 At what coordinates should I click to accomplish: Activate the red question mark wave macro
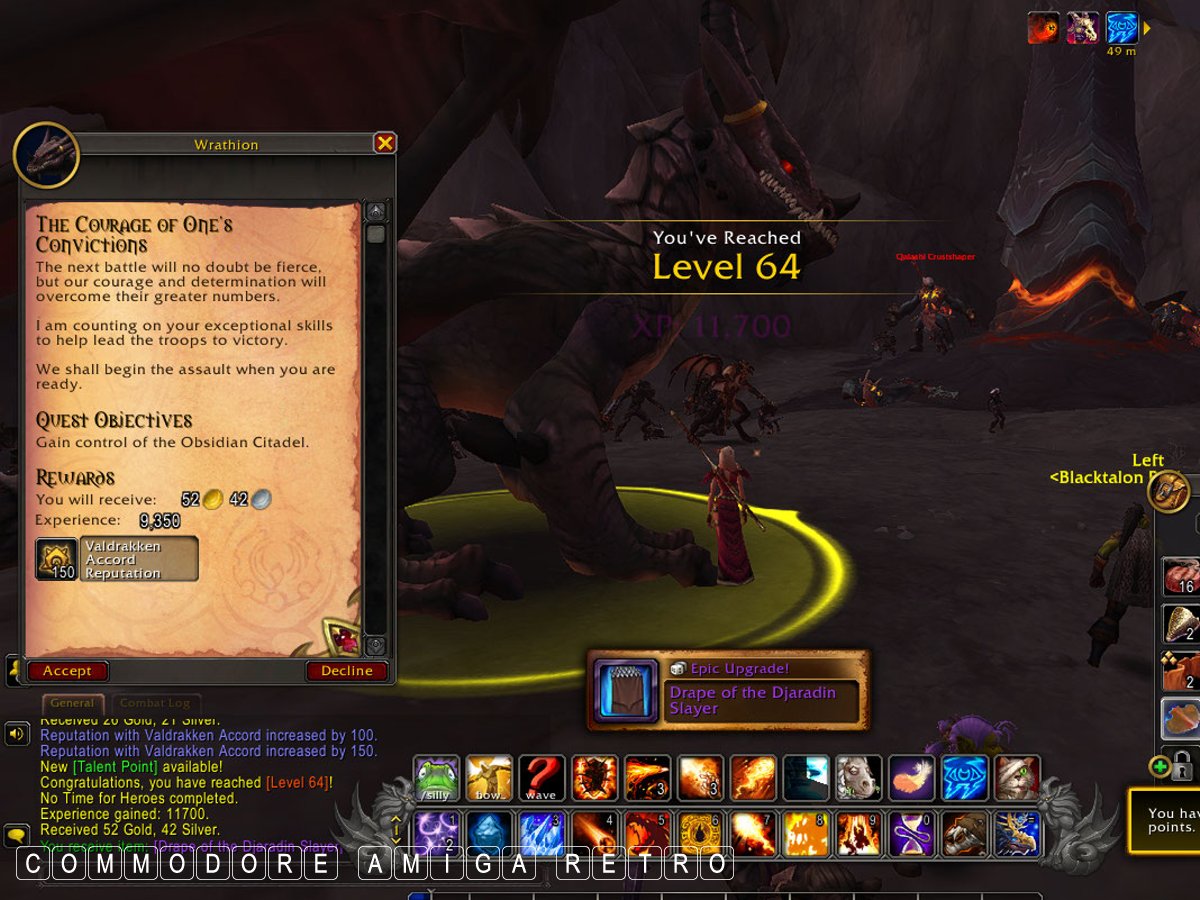click(541, 778)
